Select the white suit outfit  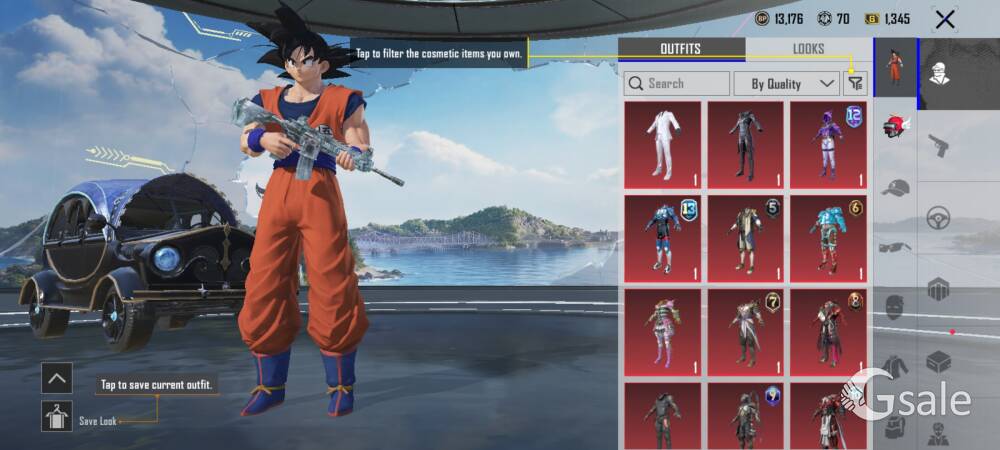tap(662, 144)
